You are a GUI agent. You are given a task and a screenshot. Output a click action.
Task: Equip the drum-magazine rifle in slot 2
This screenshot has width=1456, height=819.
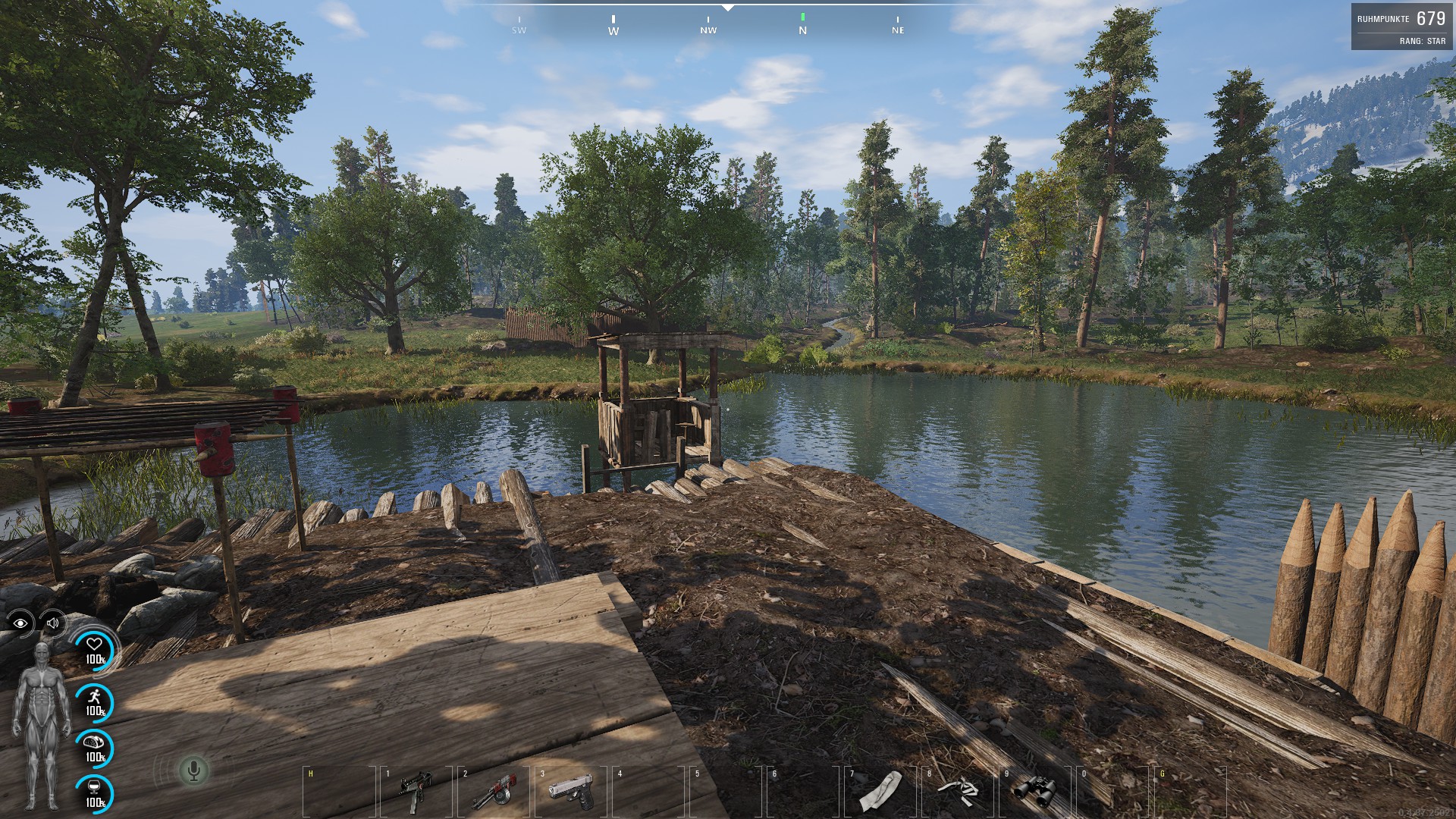tap(494, 791)
